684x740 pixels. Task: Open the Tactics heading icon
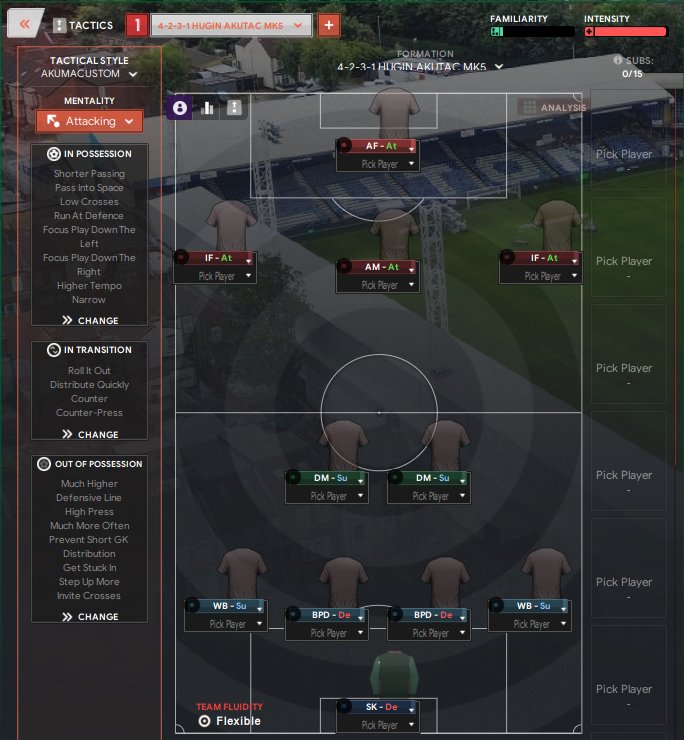pyautogui.click(x=59, y=25)
